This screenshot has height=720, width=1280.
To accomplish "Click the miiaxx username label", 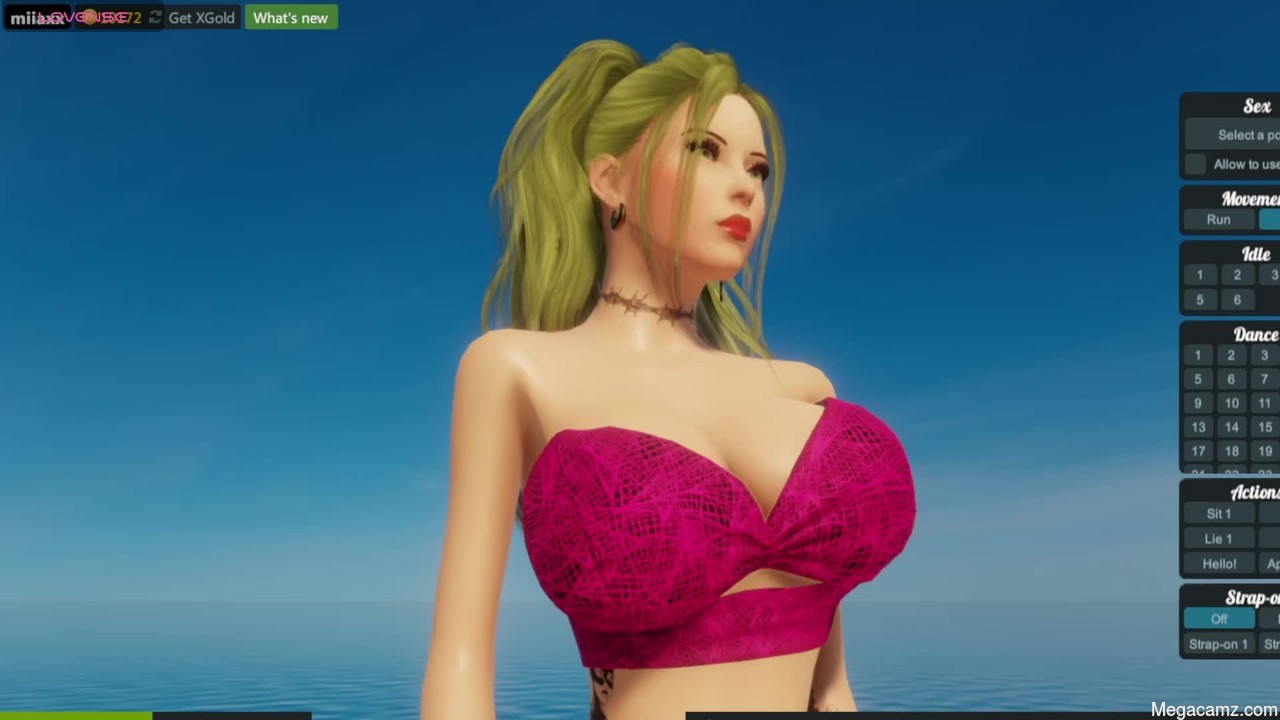I will click(x=35, y=17).
